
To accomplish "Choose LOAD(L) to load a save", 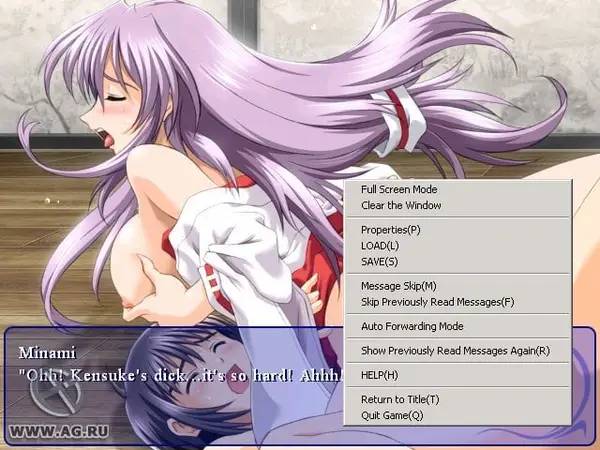I will (x=380, y=245).
